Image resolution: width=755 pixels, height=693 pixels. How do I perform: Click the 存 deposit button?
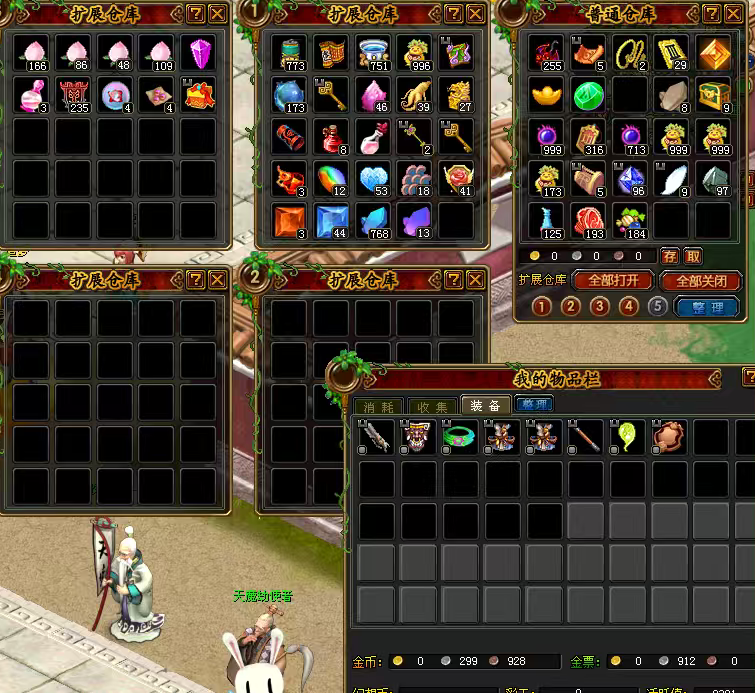pos(670,257)
